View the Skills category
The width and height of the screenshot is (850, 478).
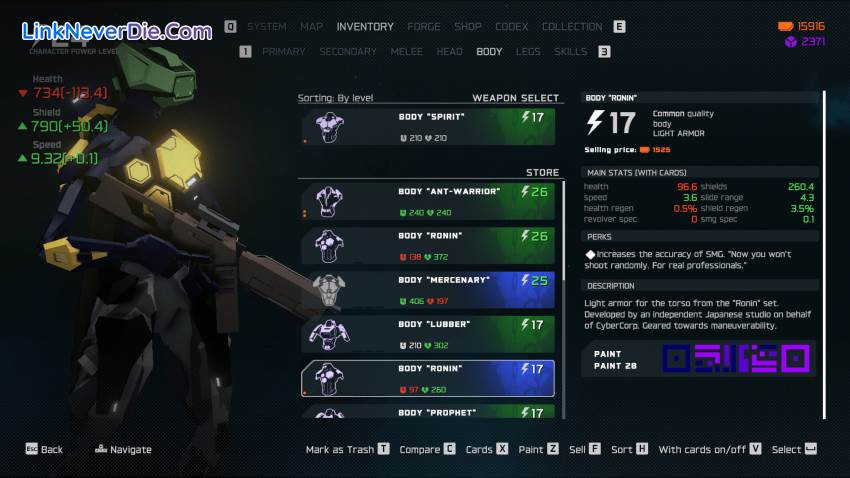pyautogui.click(x=571, y=52)
